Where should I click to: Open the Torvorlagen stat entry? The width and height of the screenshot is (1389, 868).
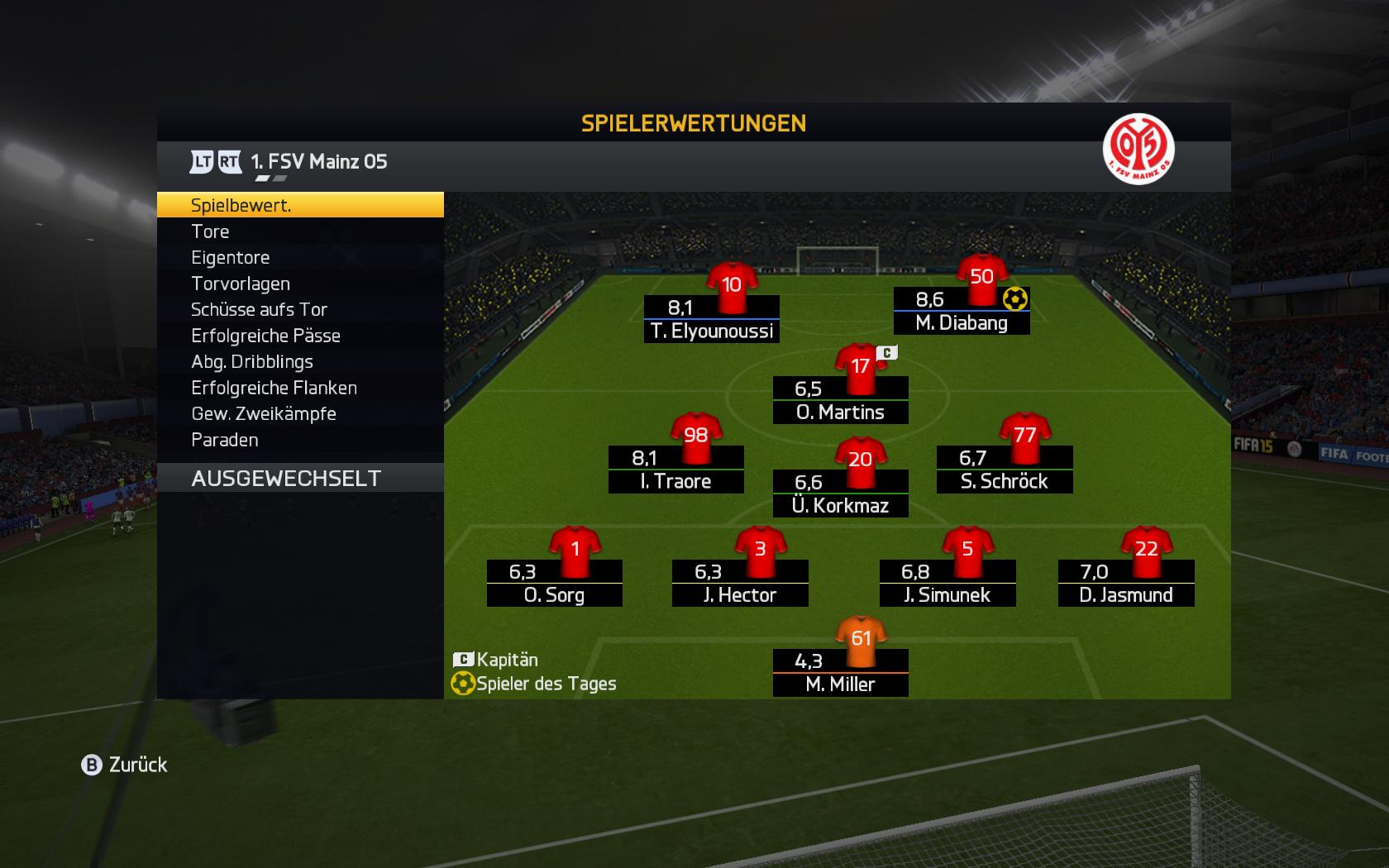pyautogui.click(x=299, y=284)
